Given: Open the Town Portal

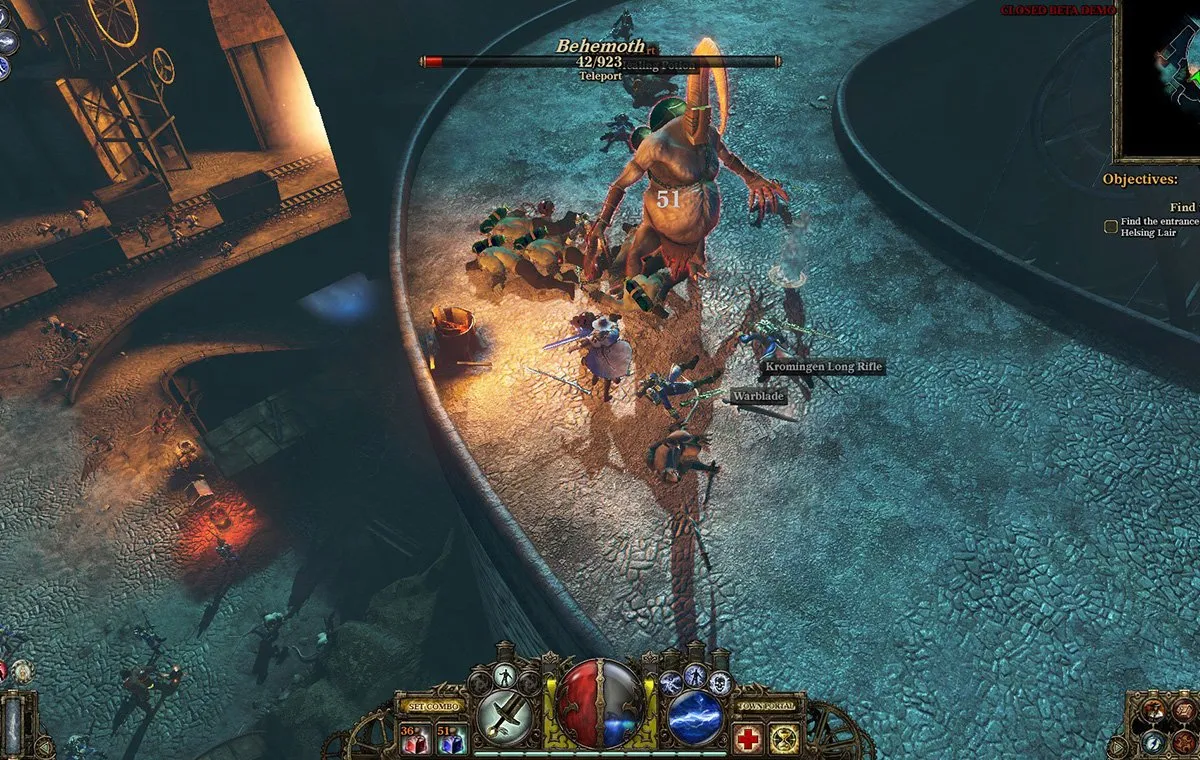Looking at the screenshot, I should 766,706.
